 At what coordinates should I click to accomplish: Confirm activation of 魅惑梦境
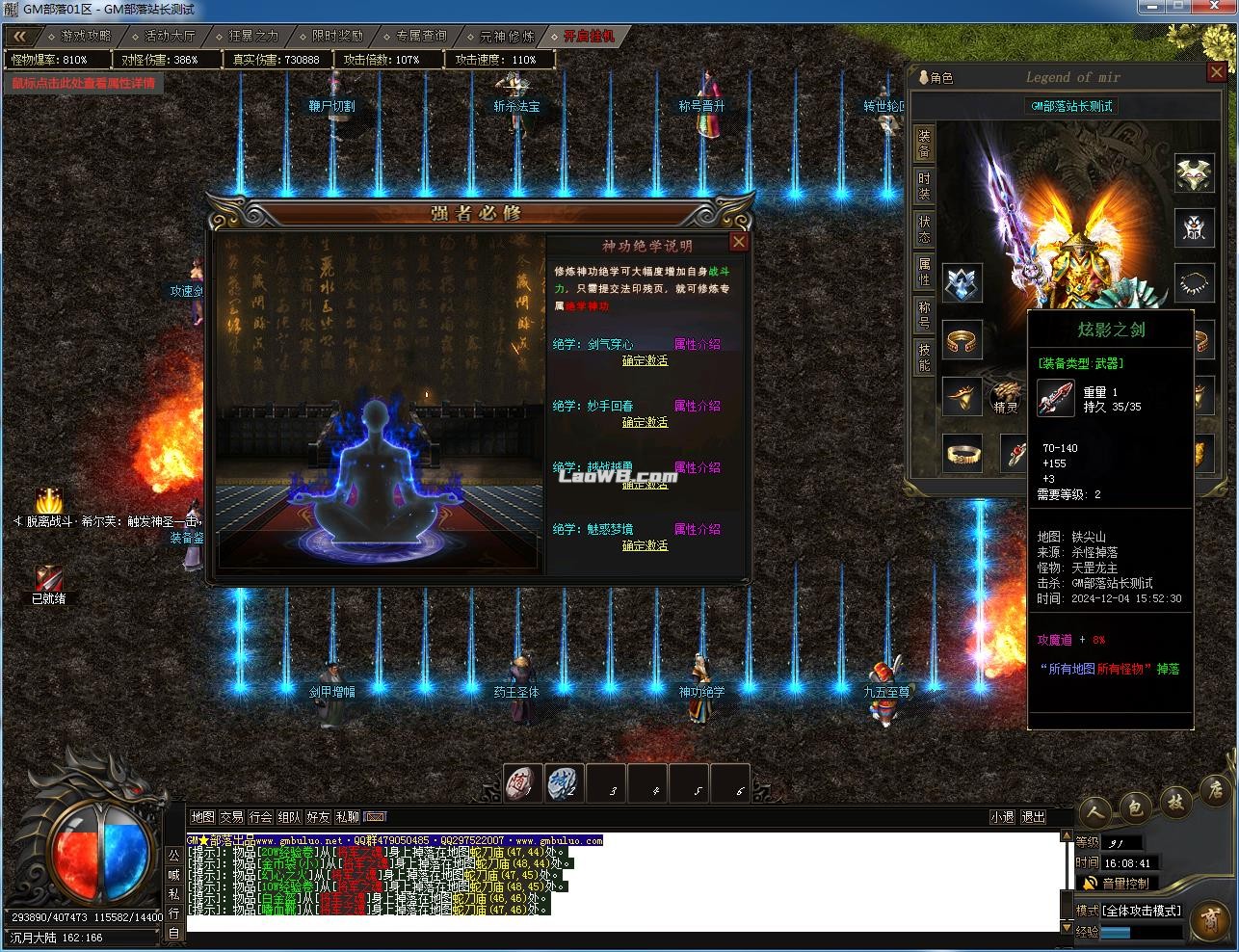[x=645, y=545]
